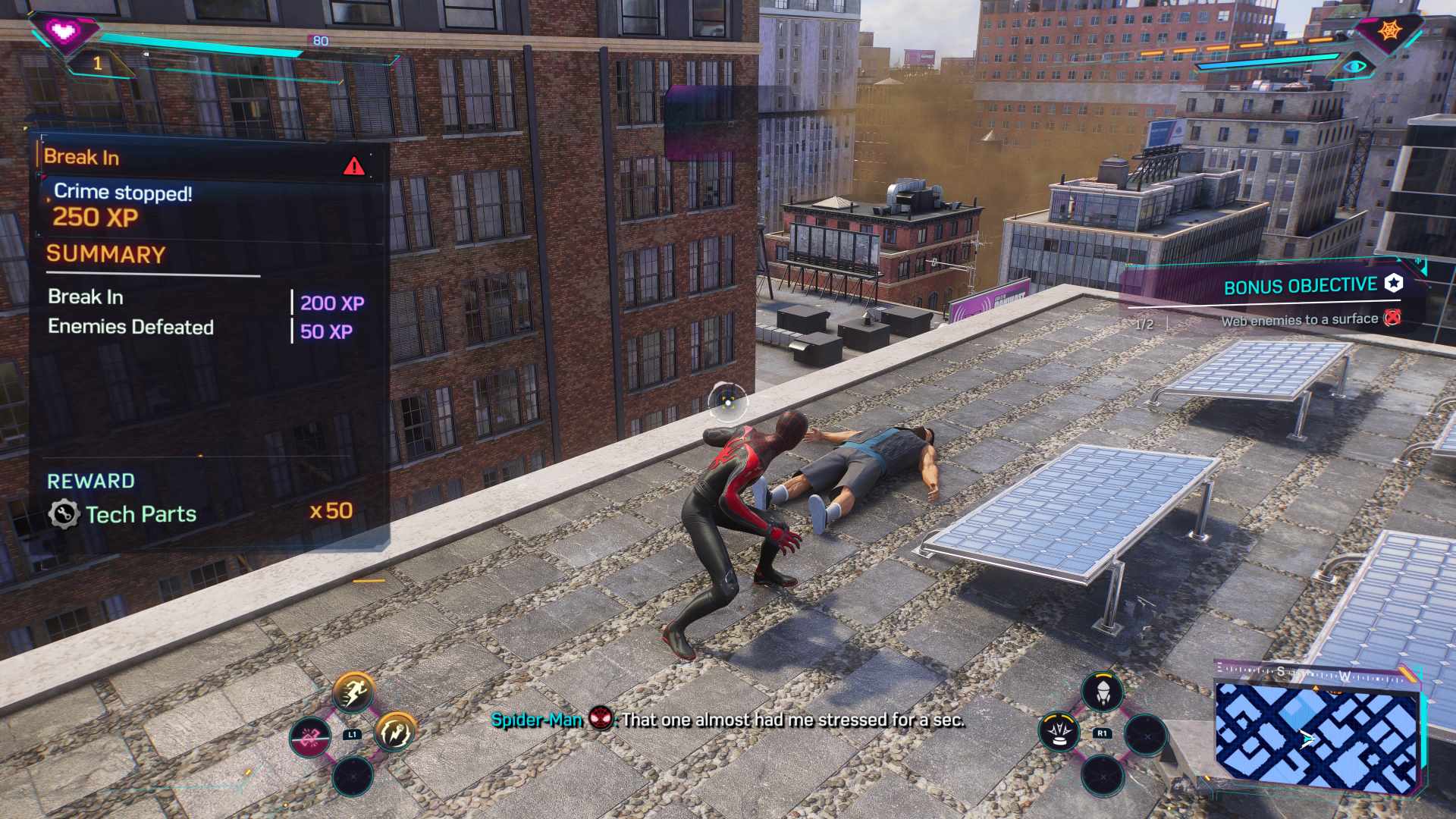Select the Upshot gadget icon left of R1
1456x819 pixels.
coord(1059,733)
